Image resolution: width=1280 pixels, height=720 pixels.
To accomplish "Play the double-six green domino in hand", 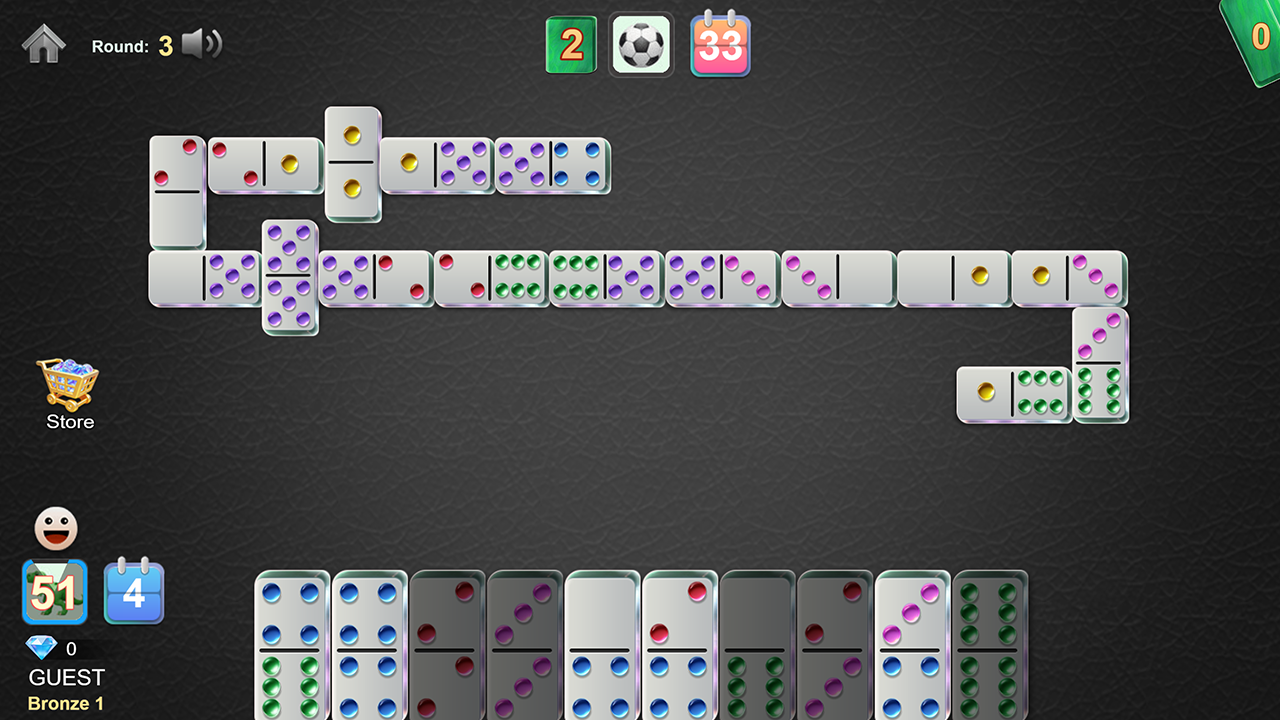I will [991, 645].
